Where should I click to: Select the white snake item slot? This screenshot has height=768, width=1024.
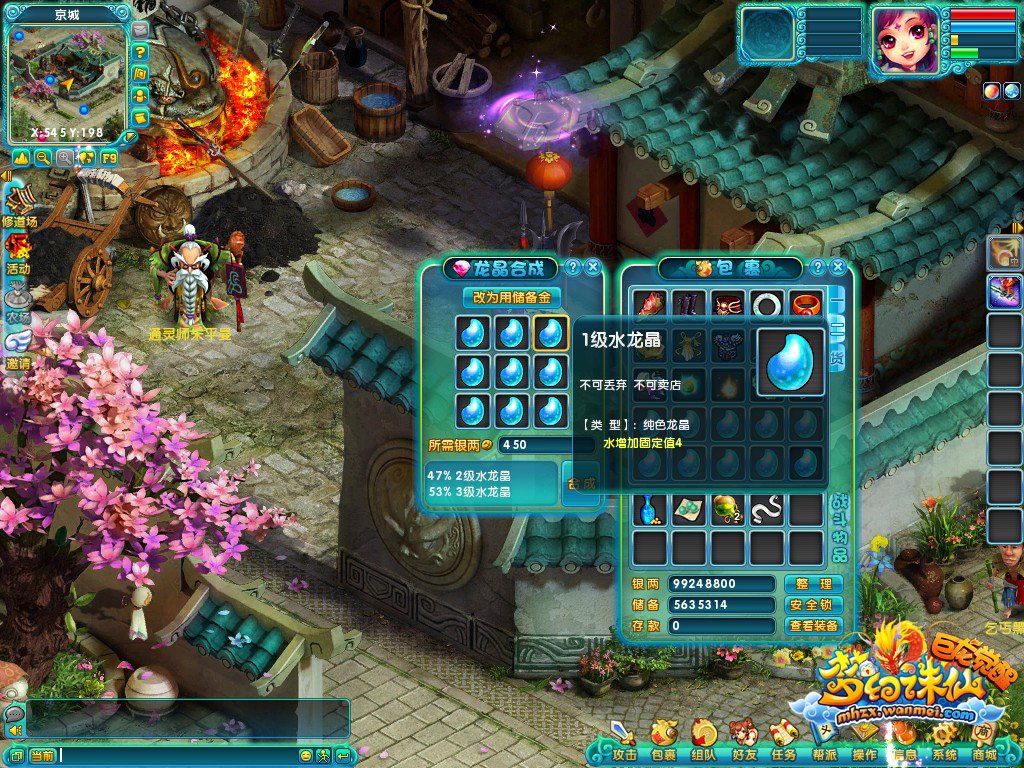(x=767, y=511)
